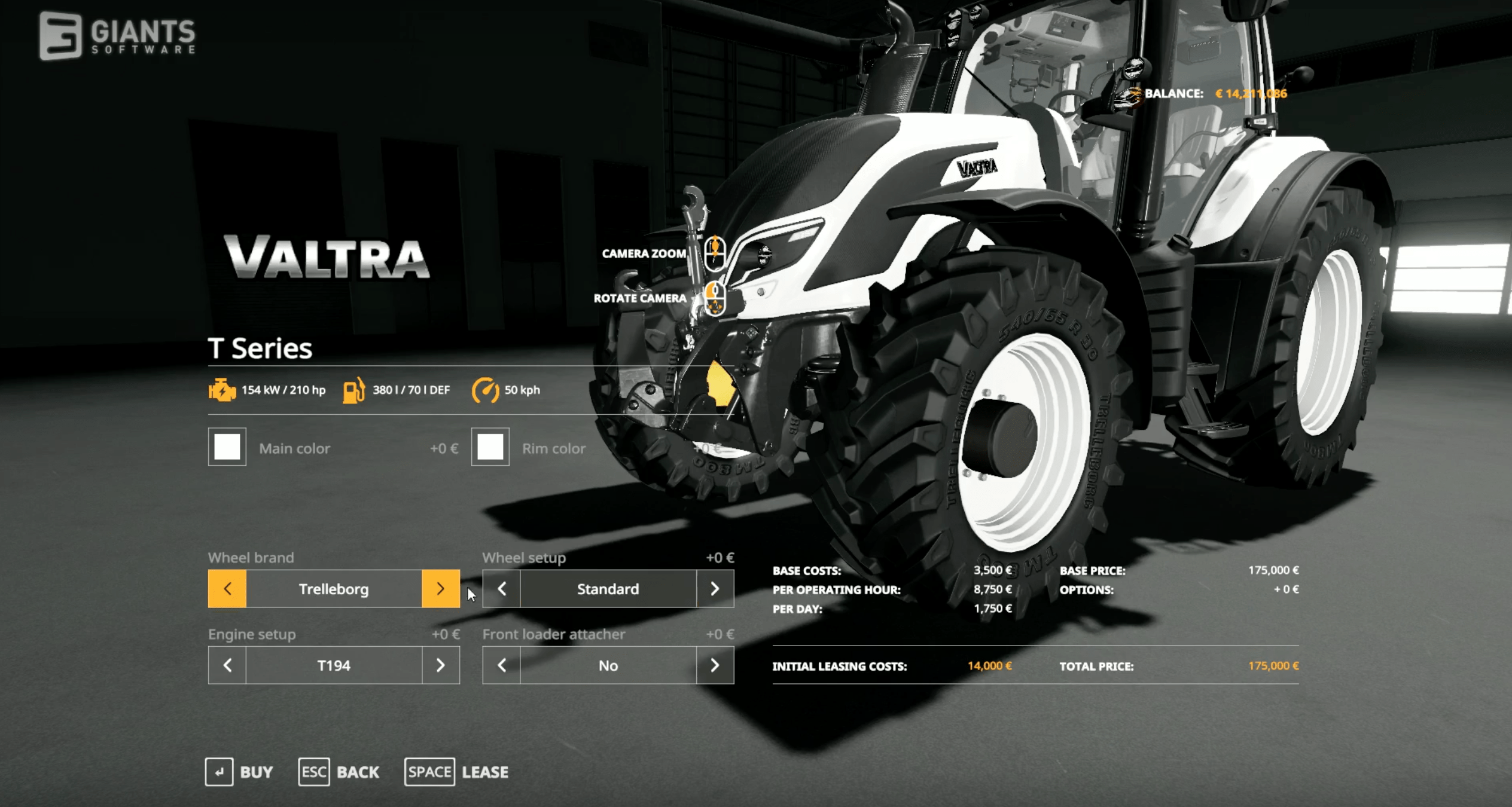Screen dimensions: 1512x807
Task: Select previous Wheel brand option
Action: click(227, 589)
